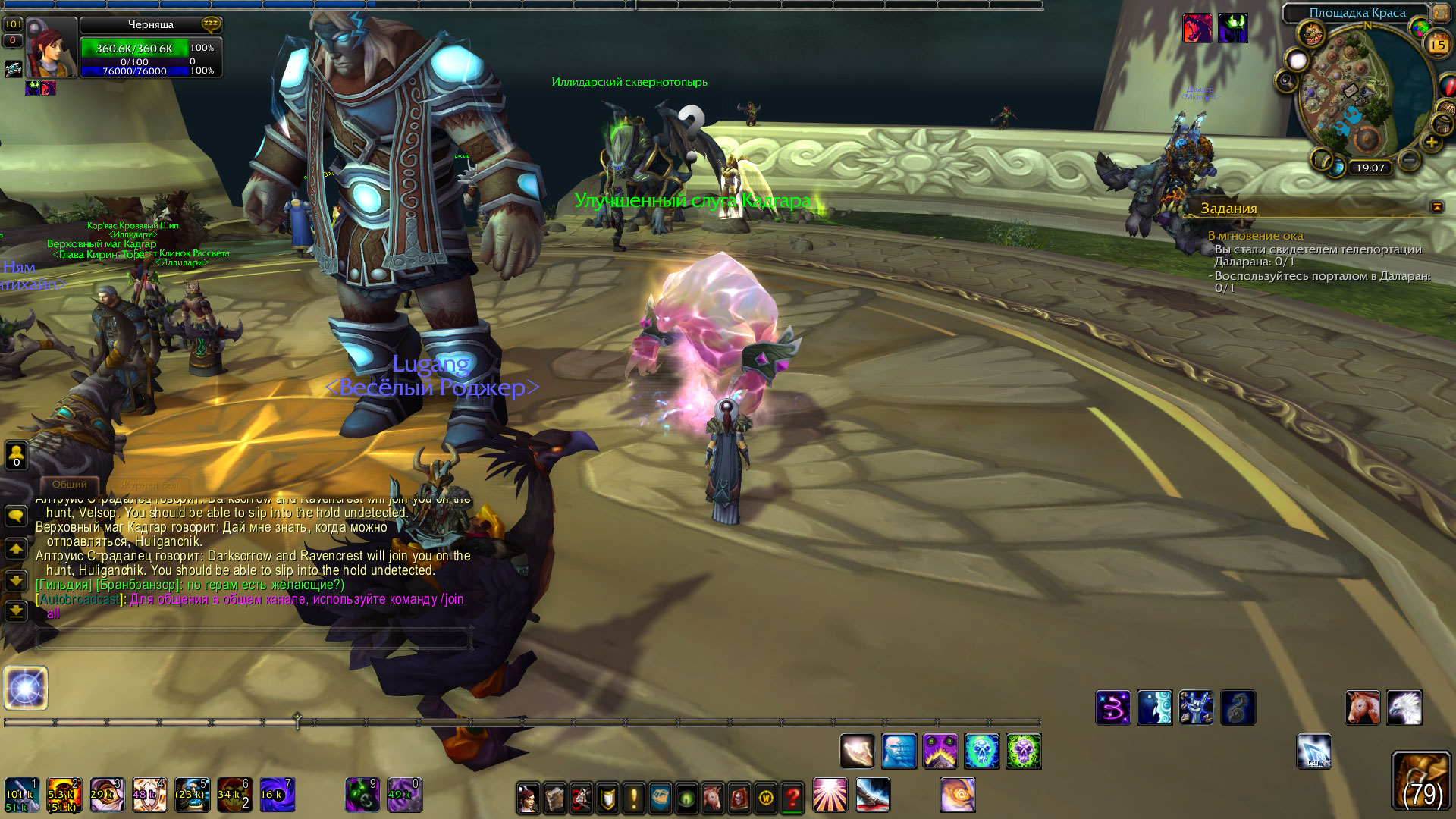Open the backpack showing 79 free slots

tap(1420, 781)
